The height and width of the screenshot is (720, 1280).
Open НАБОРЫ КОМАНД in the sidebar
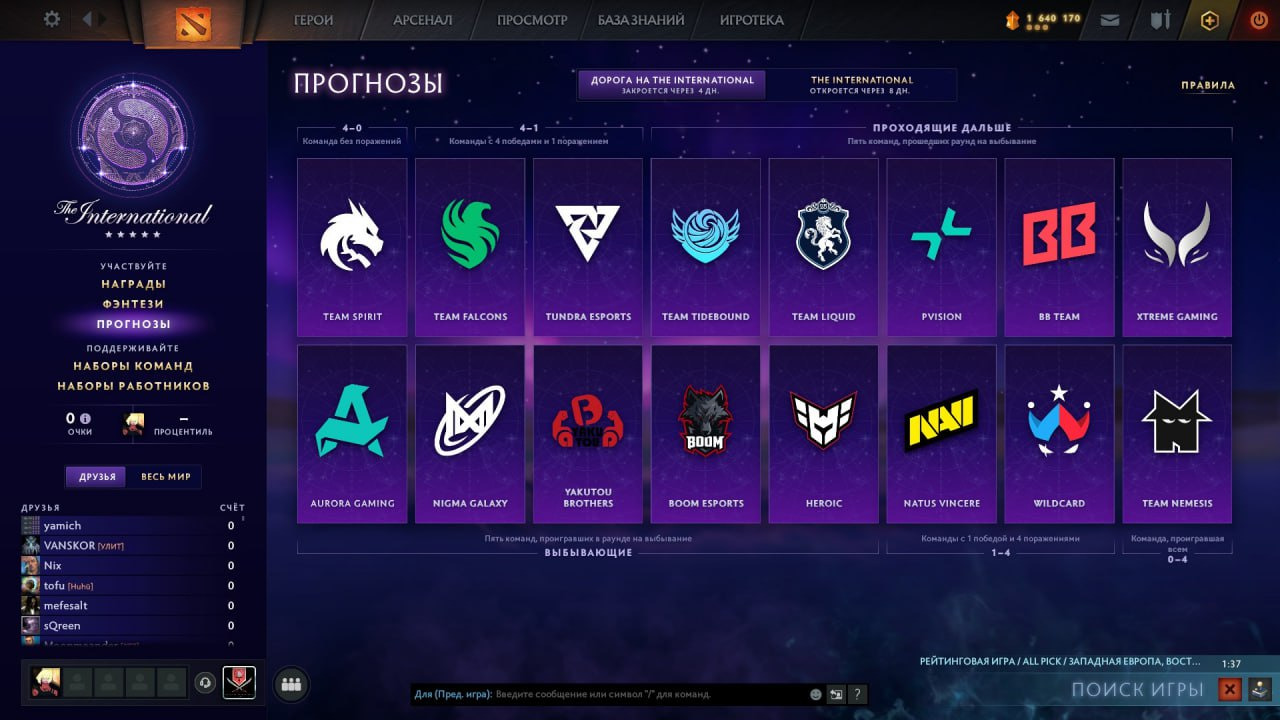tap(134, 366)
